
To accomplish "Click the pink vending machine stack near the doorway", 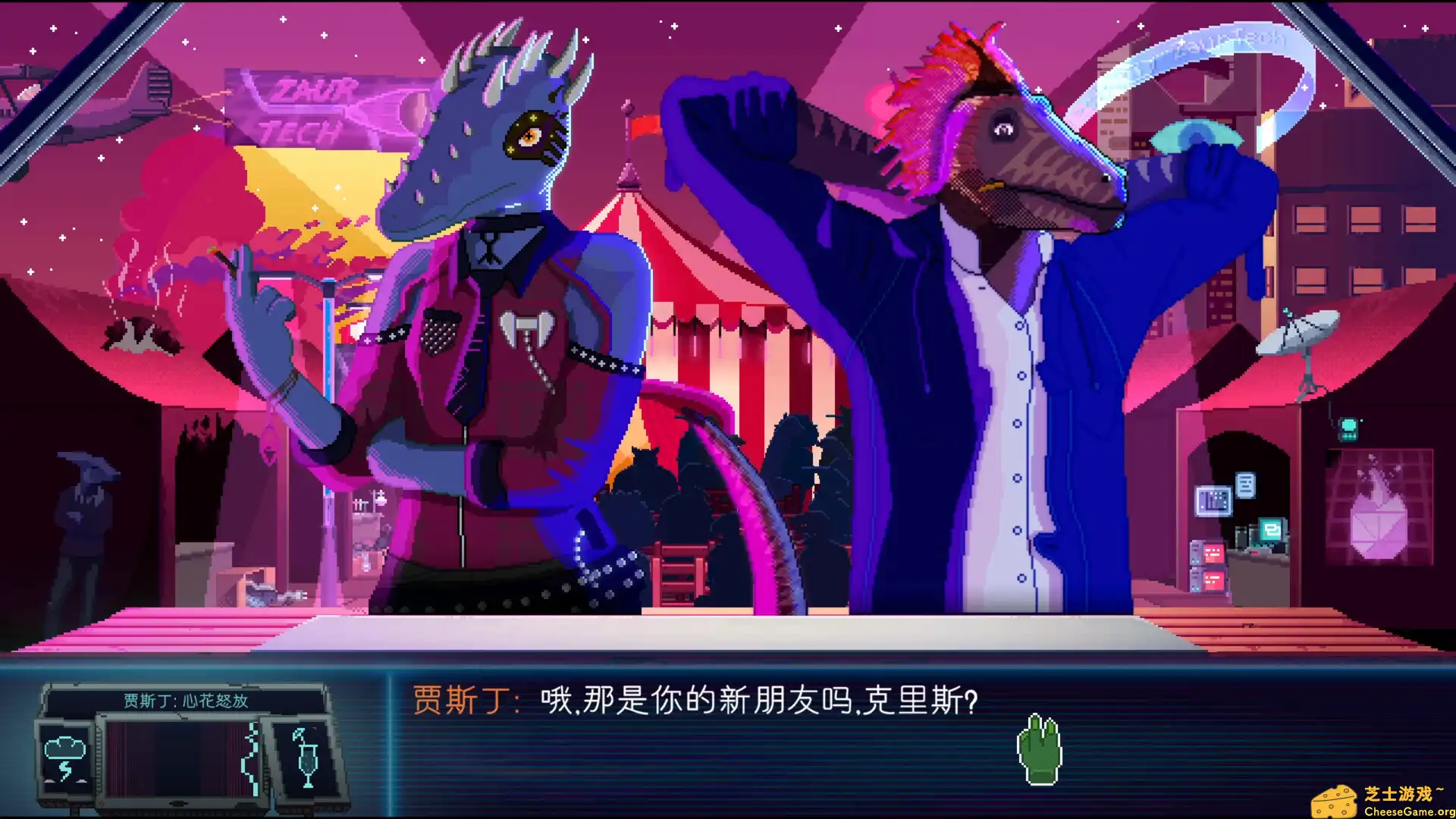I will [x=1207, y=565].
